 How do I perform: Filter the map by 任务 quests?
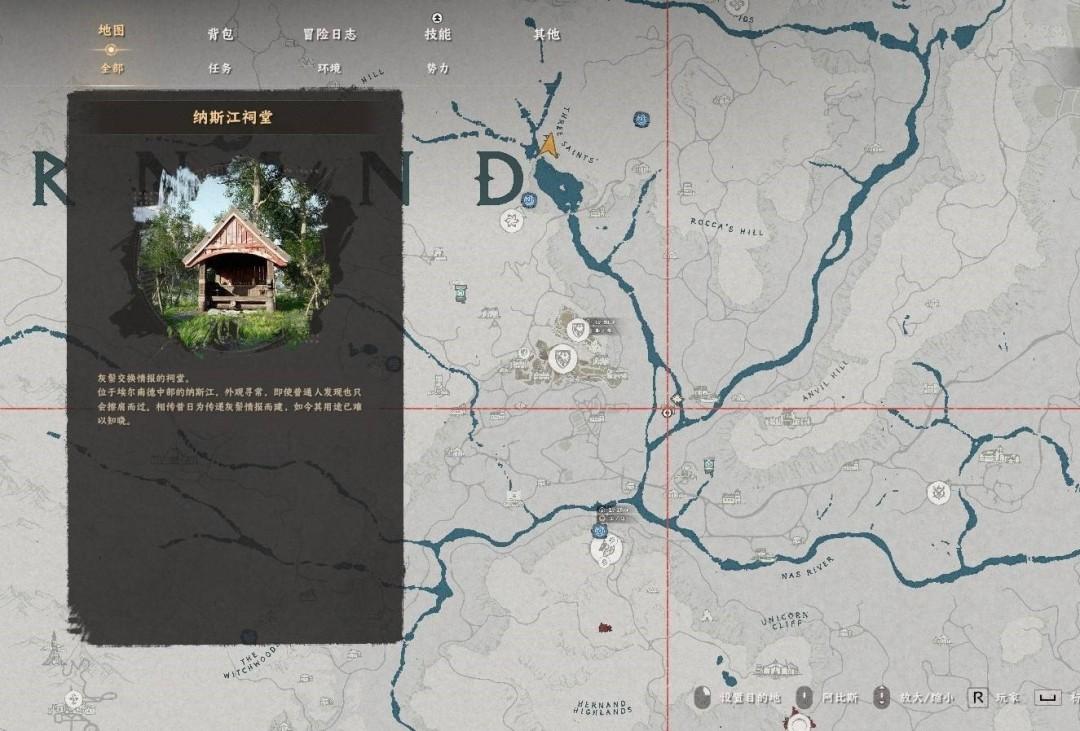(x=220, y=68)
